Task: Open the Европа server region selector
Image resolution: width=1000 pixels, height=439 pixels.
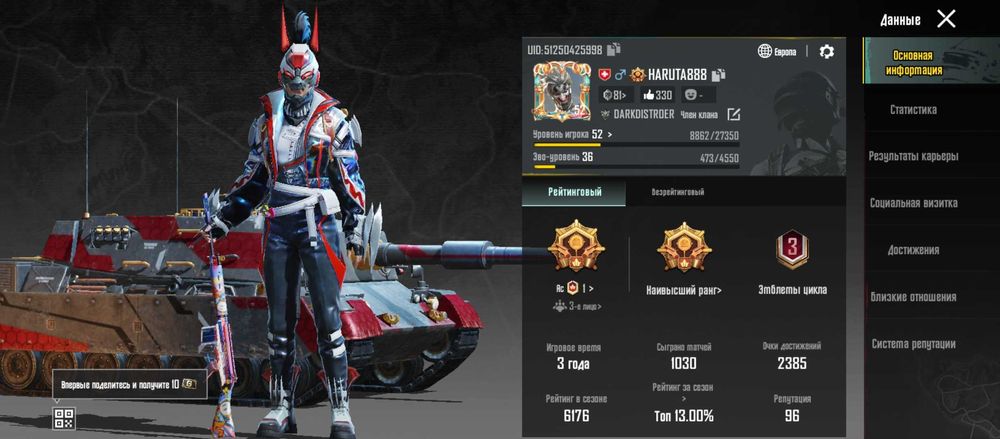Action: (x=778, y=51)
